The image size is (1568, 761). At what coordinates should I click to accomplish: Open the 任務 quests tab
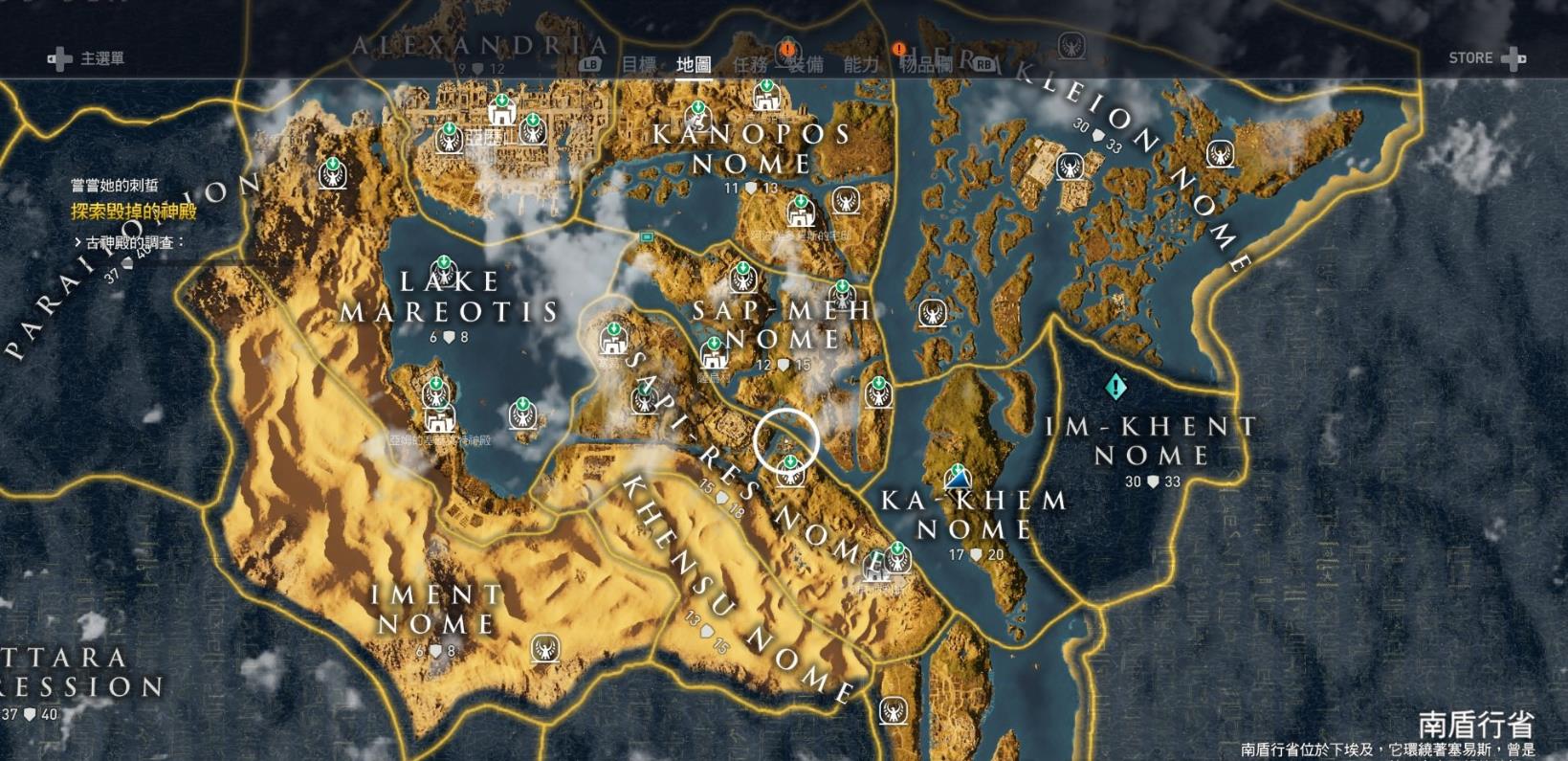click(750, 64)
